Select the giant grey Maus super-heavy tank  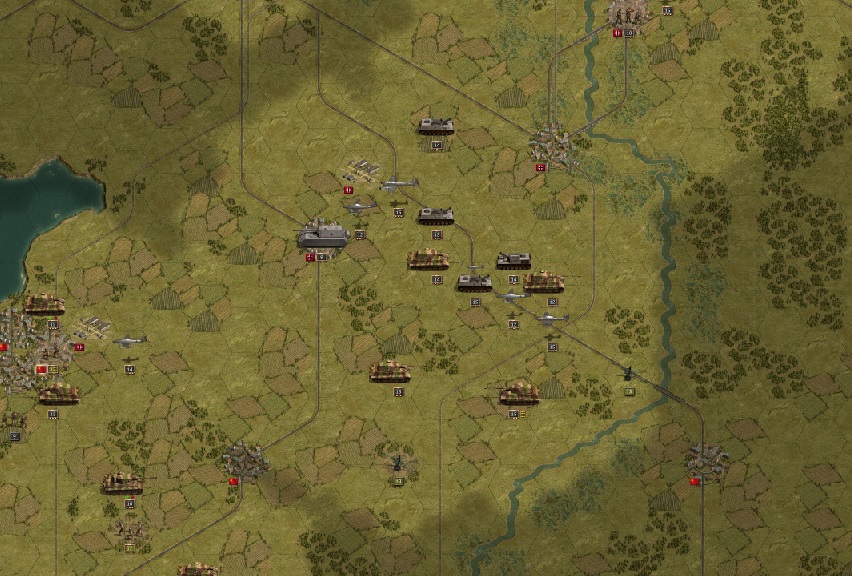323,235
